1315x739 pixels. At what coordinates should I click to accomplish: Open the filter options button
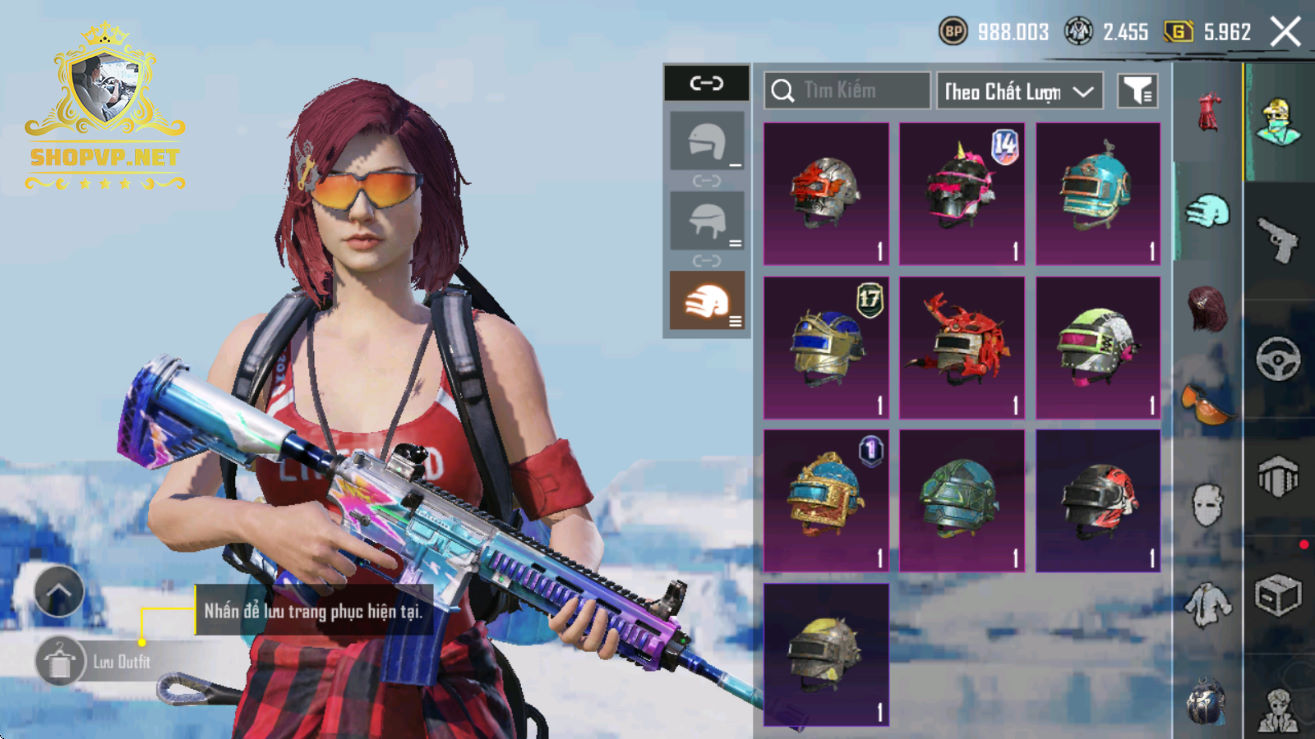pos(1138,91)
